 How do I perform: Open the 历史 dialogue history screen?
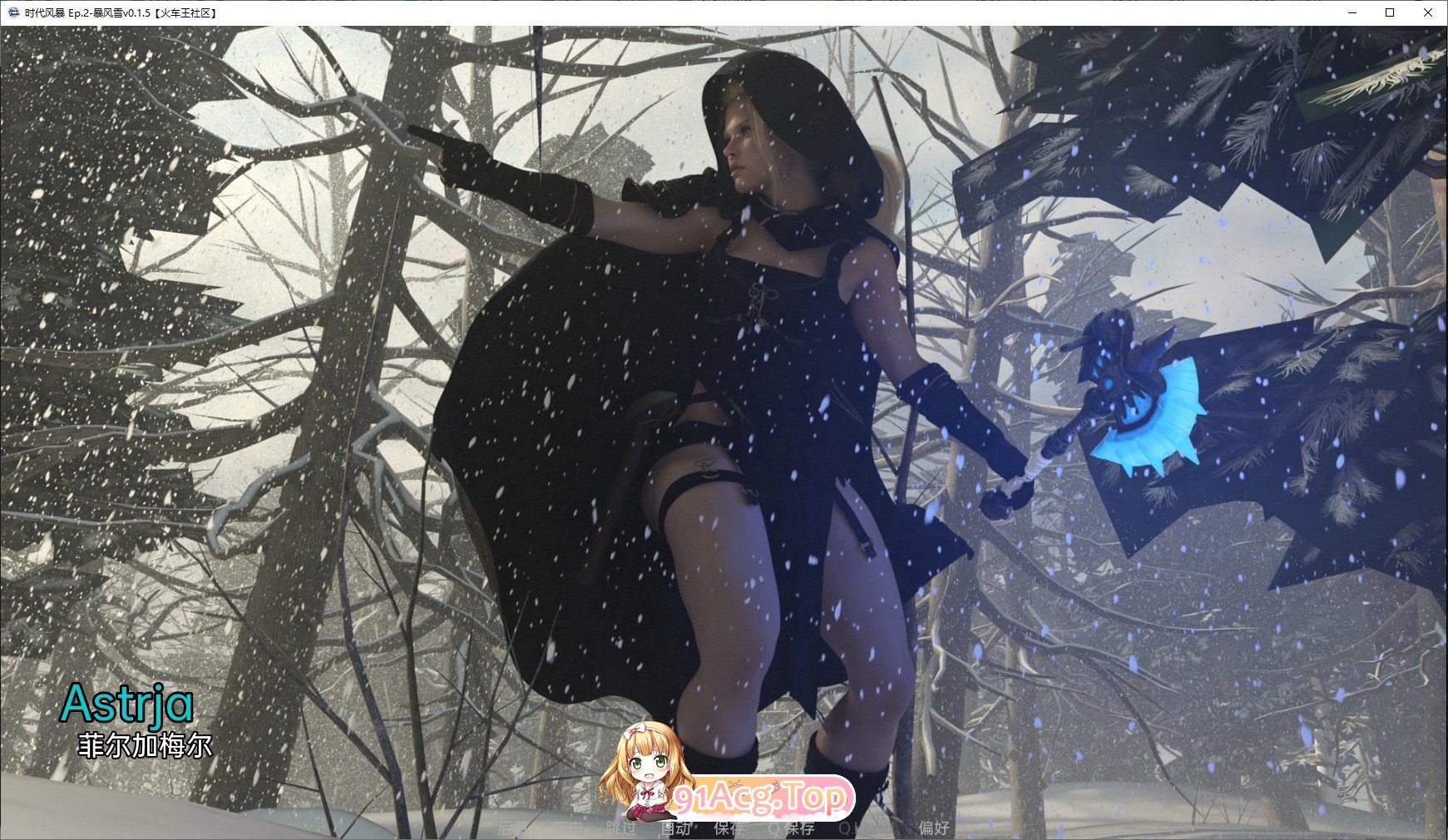(567, 828)
